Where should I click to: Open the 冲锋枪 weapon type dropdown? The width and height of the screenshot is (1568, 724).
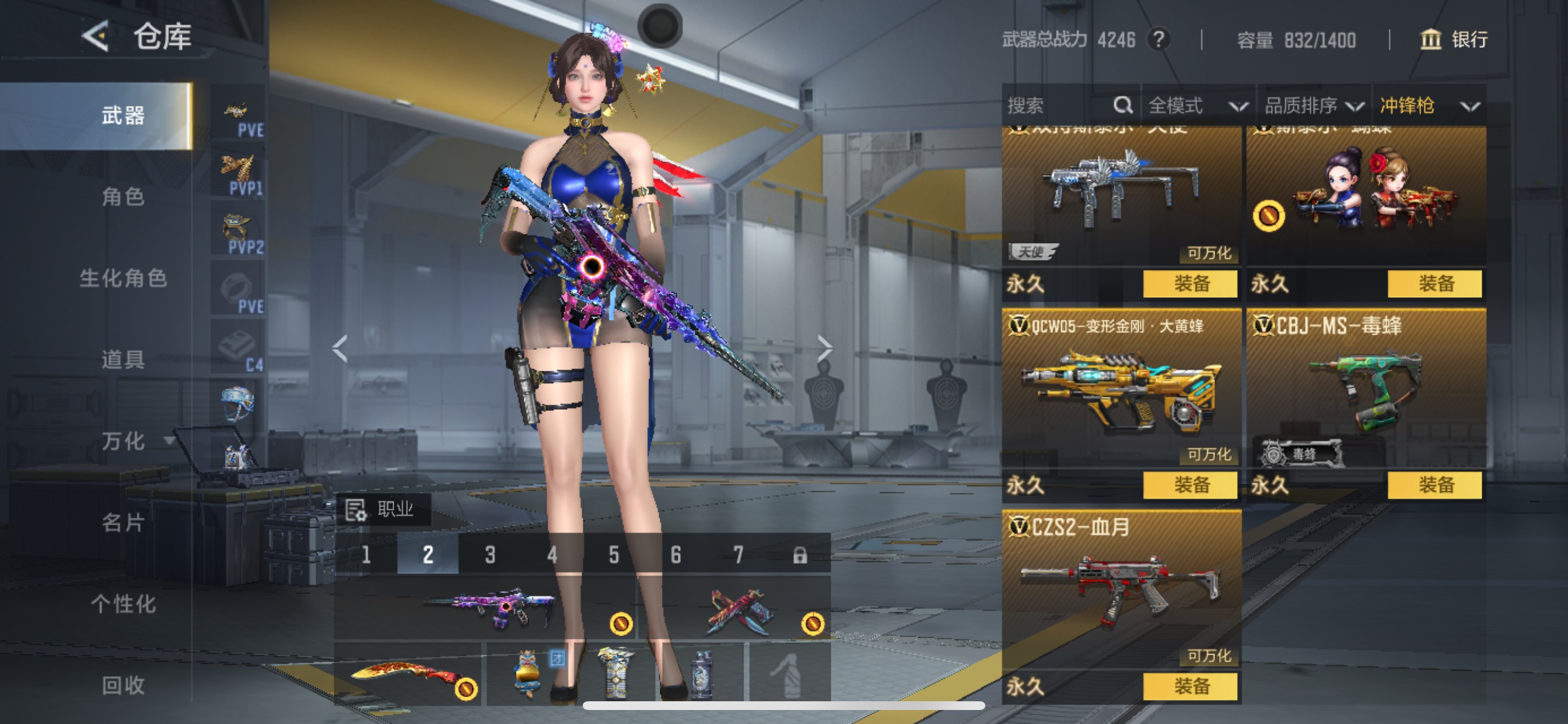(1428, 106)
